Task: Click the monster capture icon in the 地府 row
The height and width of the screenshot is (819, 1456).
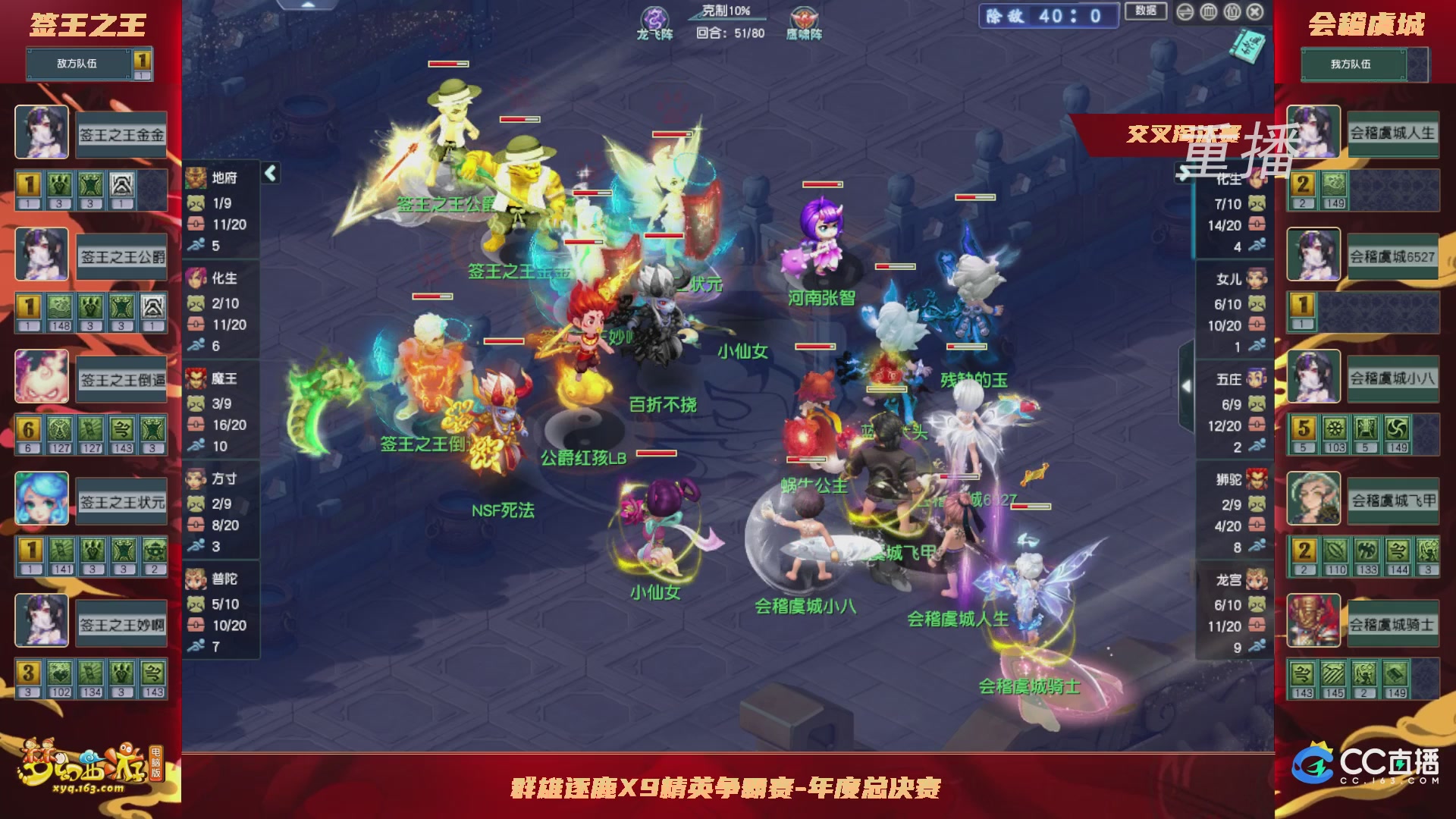Action: [195, 202]
